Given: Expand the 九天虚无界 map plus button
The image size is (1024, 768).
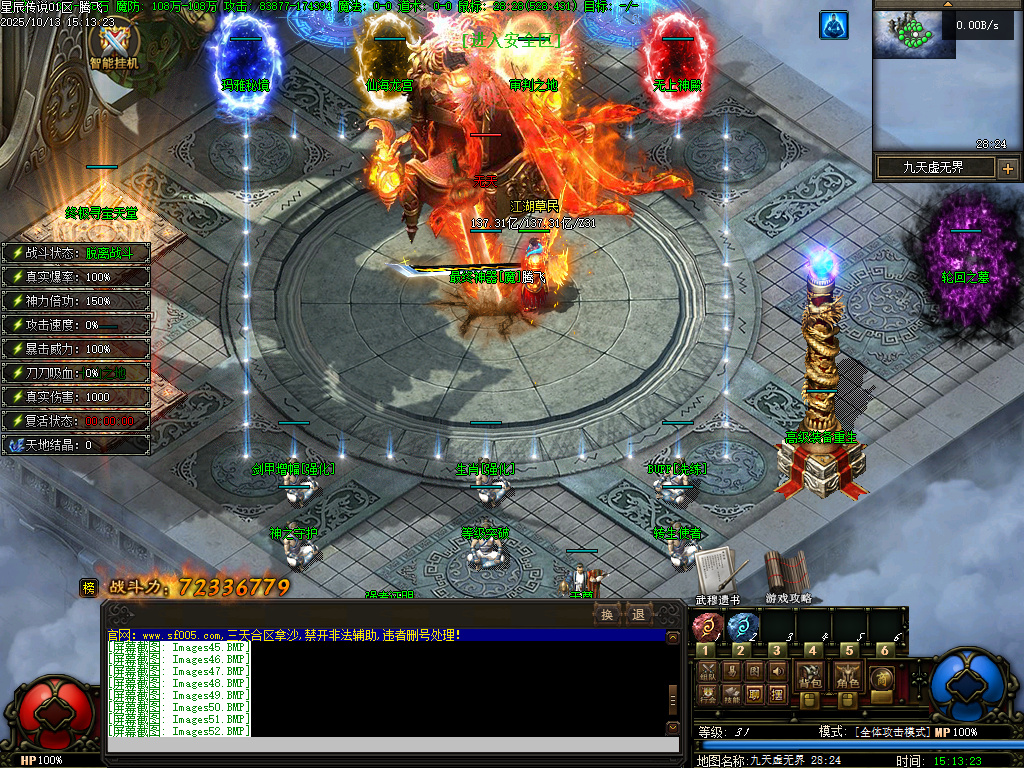Looking at the screenshot, I should (1007, 168).
